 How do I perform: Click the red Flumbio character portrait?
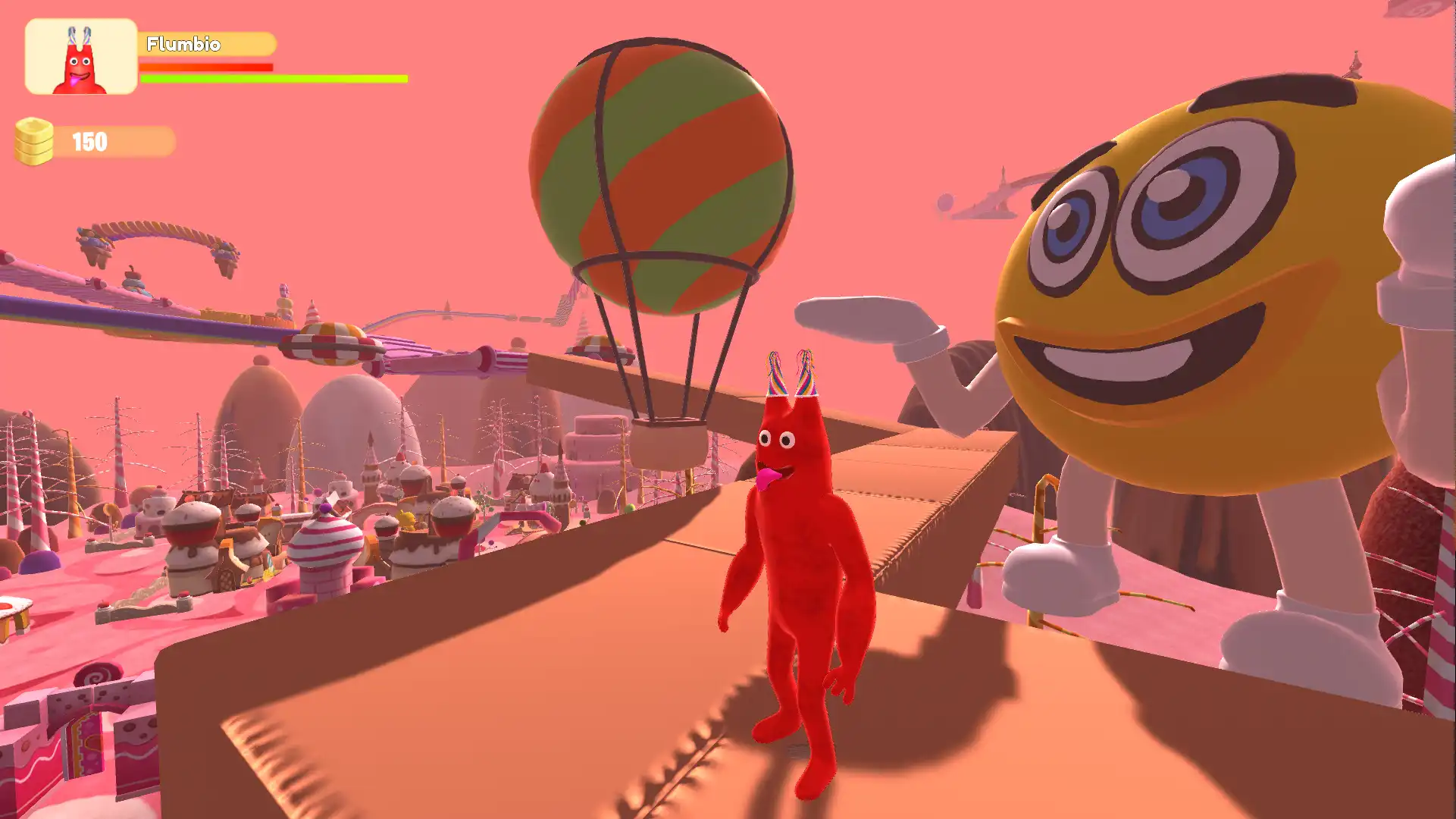pyautogui.click(x=80, y=57)
